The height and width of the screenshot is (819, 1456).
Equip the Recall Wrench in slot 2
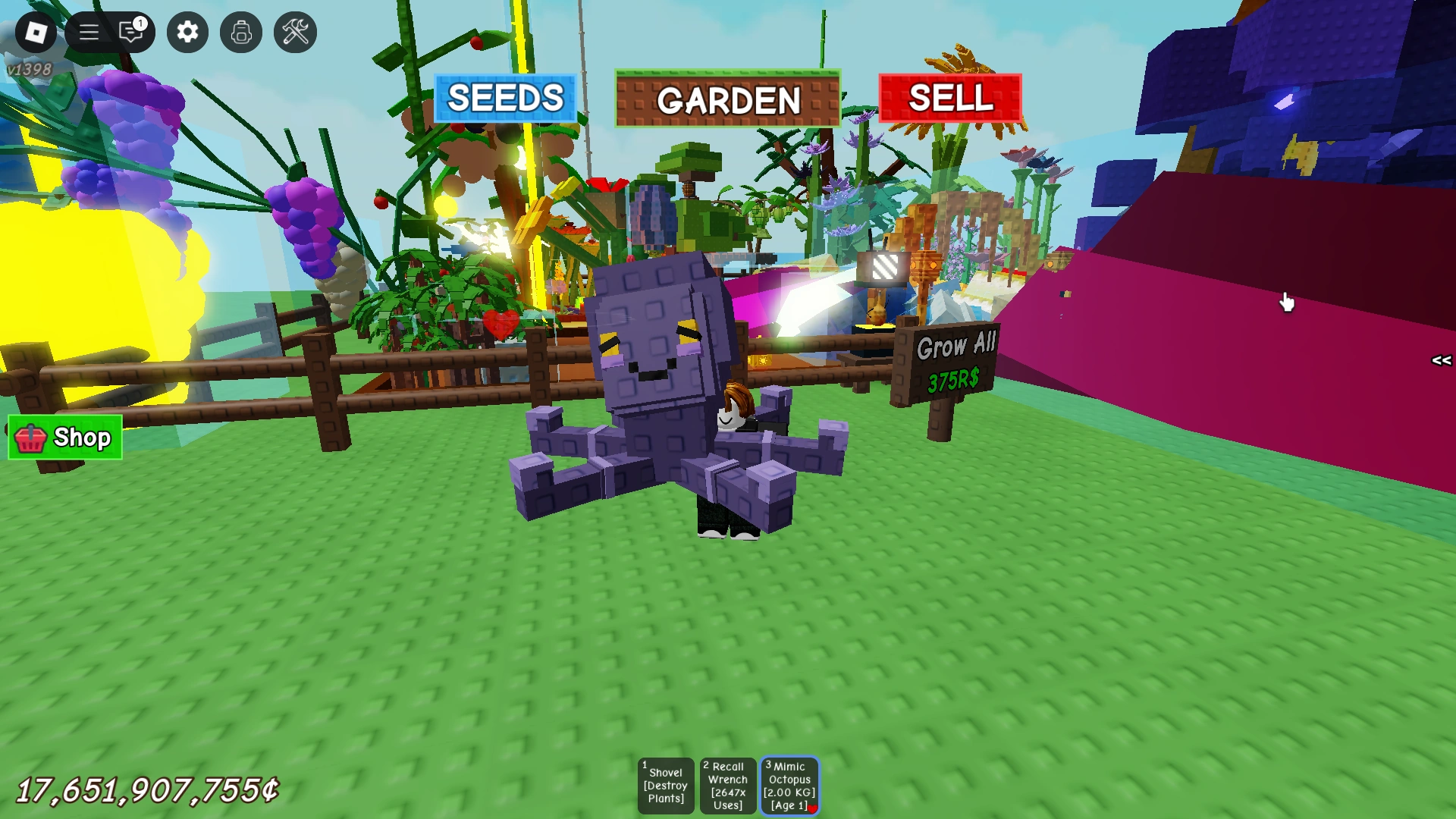[727, 785]
